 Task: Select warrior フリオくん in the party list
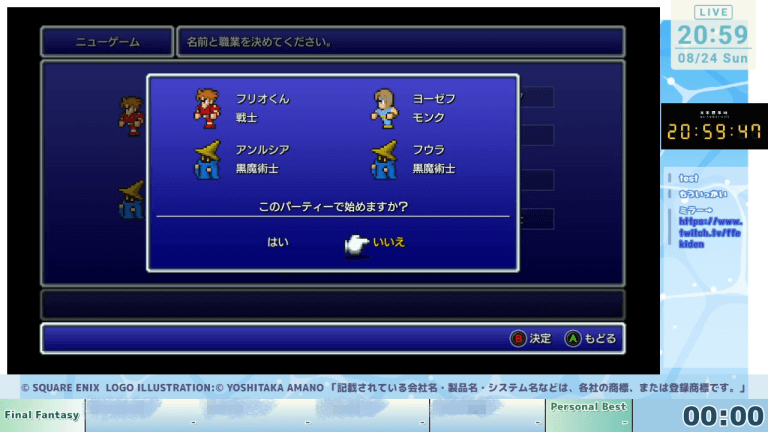pos(262,99)
